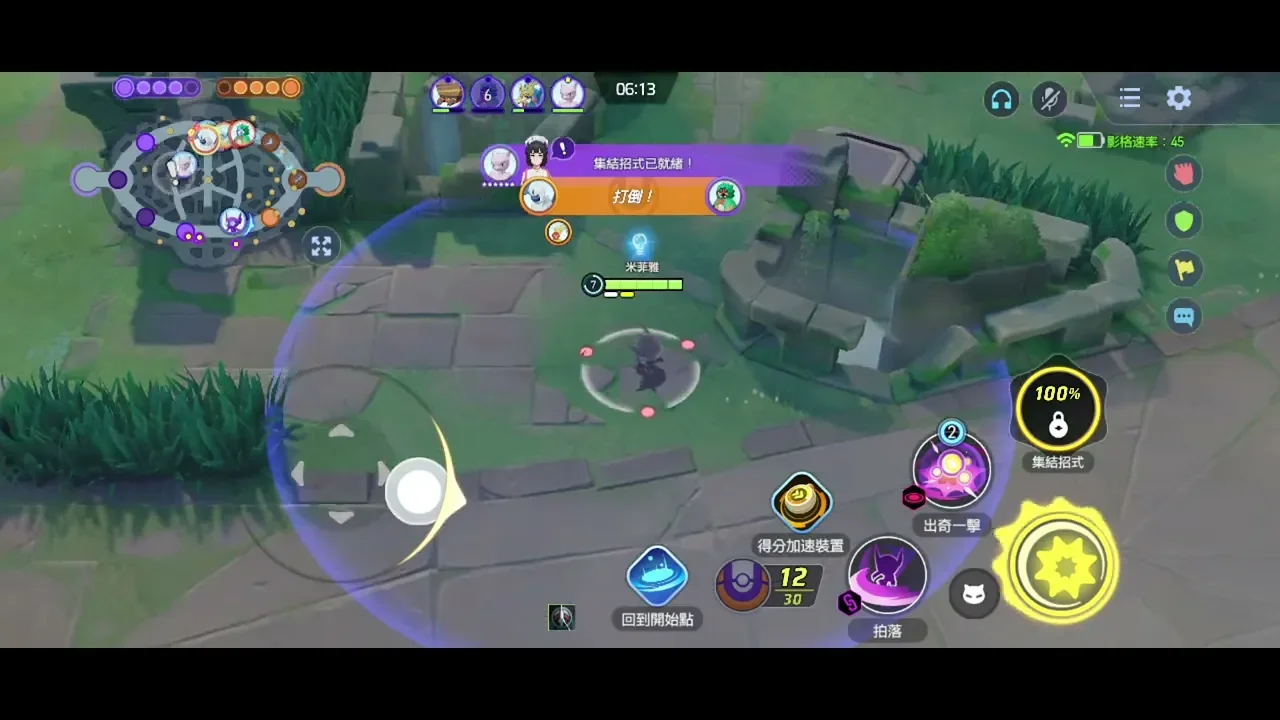Tap the red hand quick signal
The width and height of the screenshot is (1280, 720).
coord(1184,173)
